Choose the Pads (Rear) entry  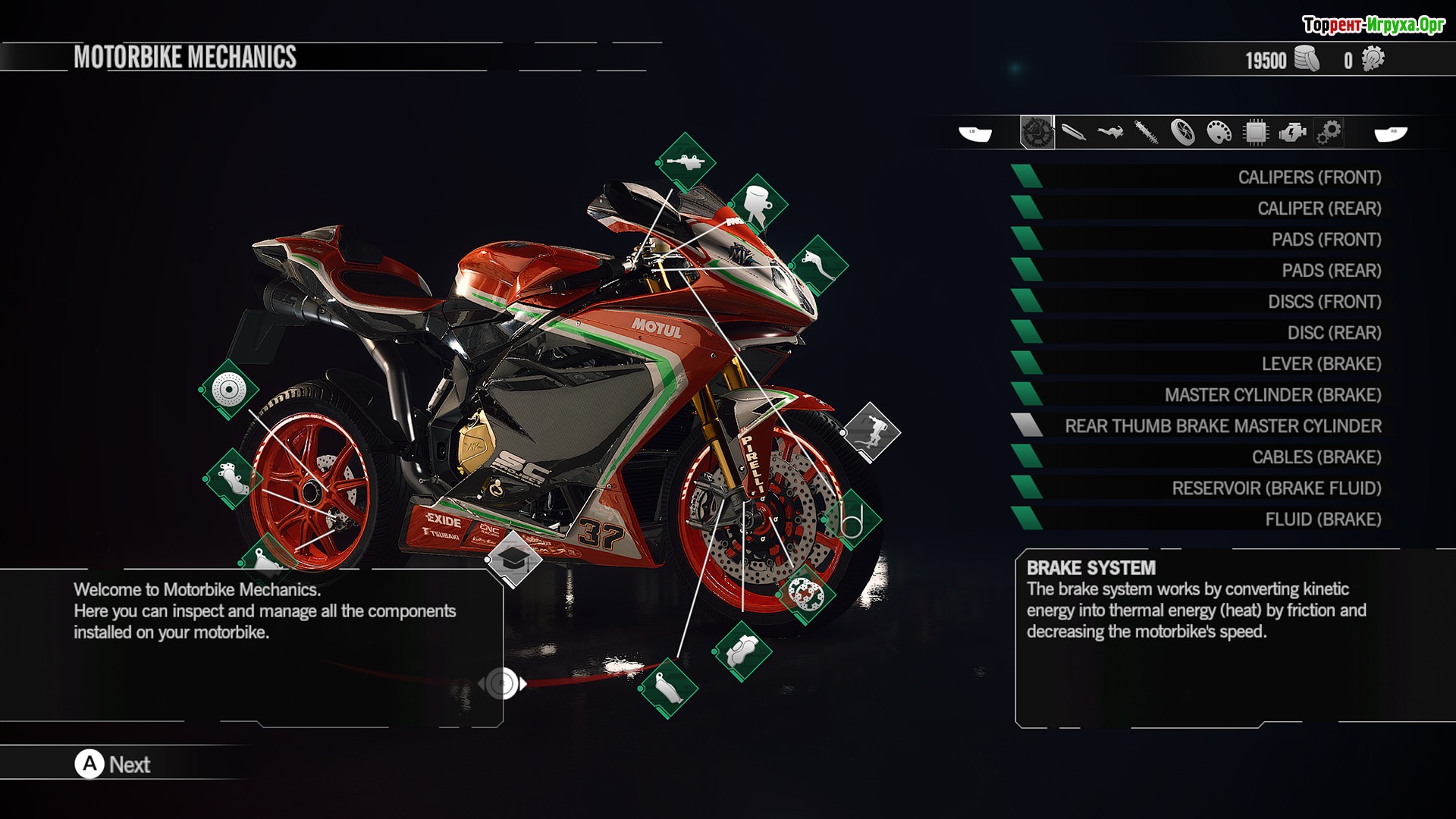[1331, 271]
